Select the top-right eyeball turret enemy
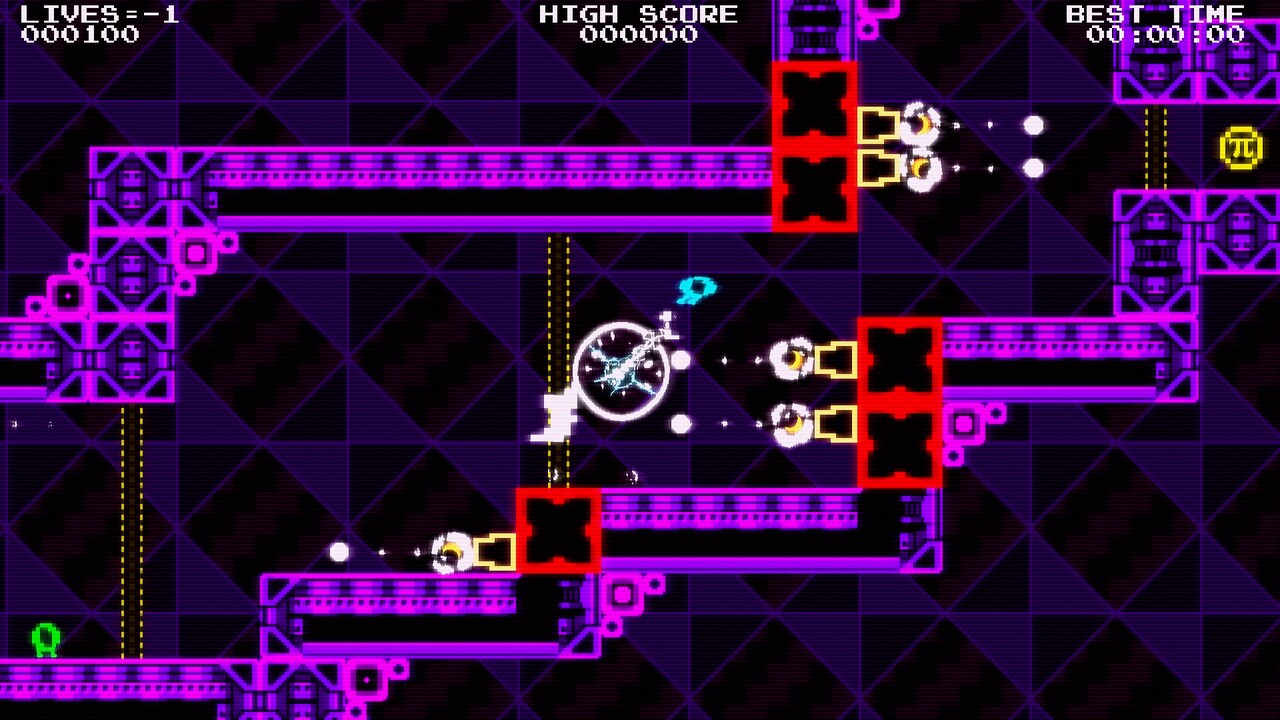The height and width of the screenshot is (720, 1280). coord(920,125)
